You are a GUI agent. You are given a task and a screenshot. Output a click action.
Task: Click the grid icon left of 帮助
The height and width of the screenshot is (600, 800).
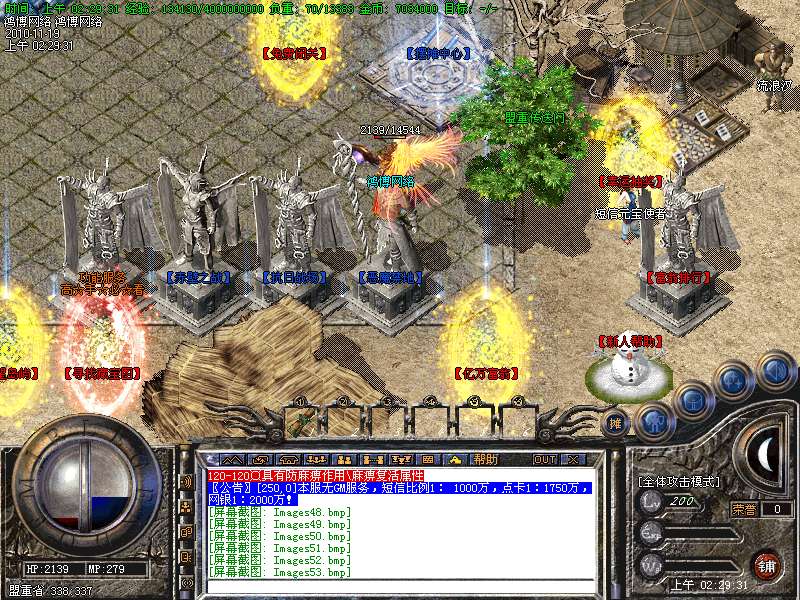tap(427, 459)
